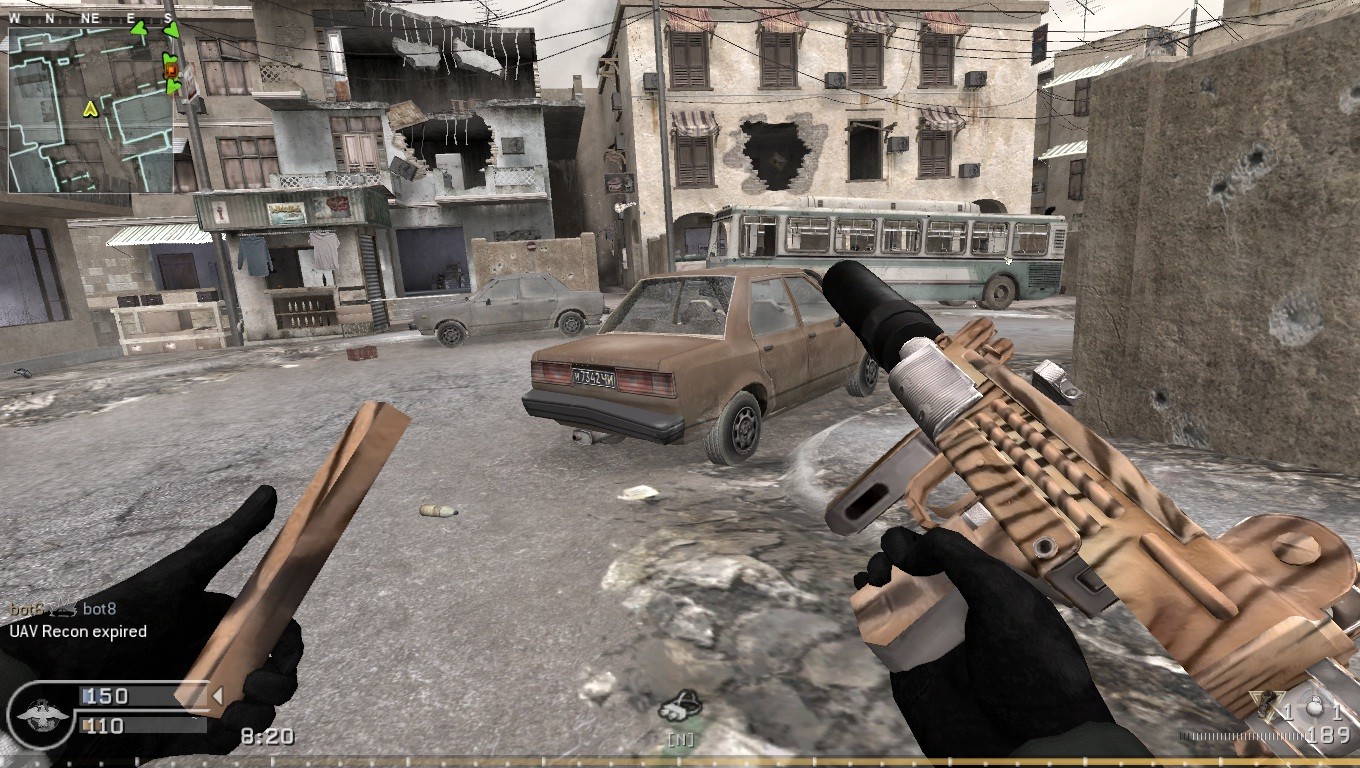
Task: Click the 8:20 match timer
Action: pyautogui.click(x=267, y=737)
